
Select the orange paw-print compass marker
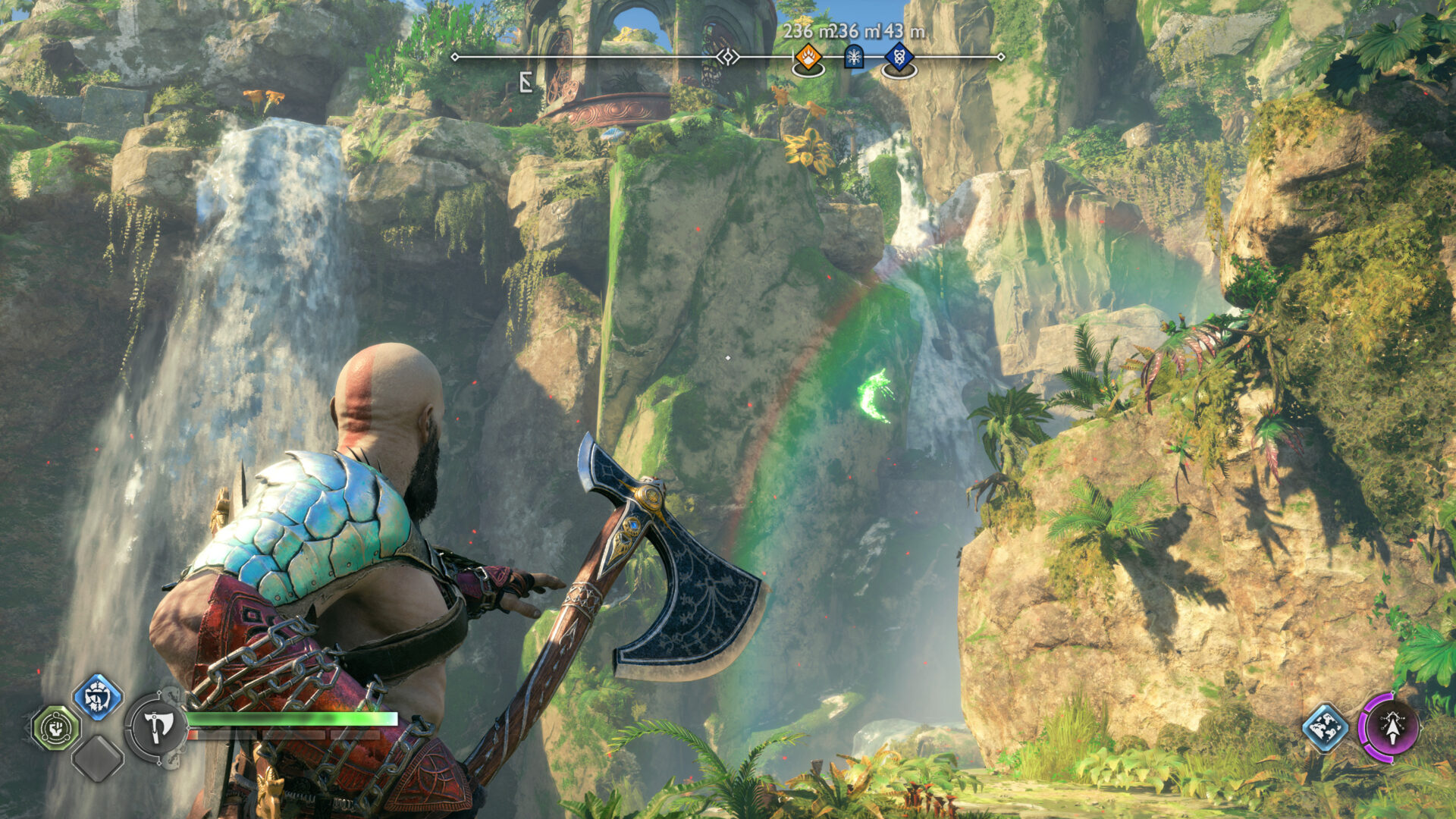[808, 57]
